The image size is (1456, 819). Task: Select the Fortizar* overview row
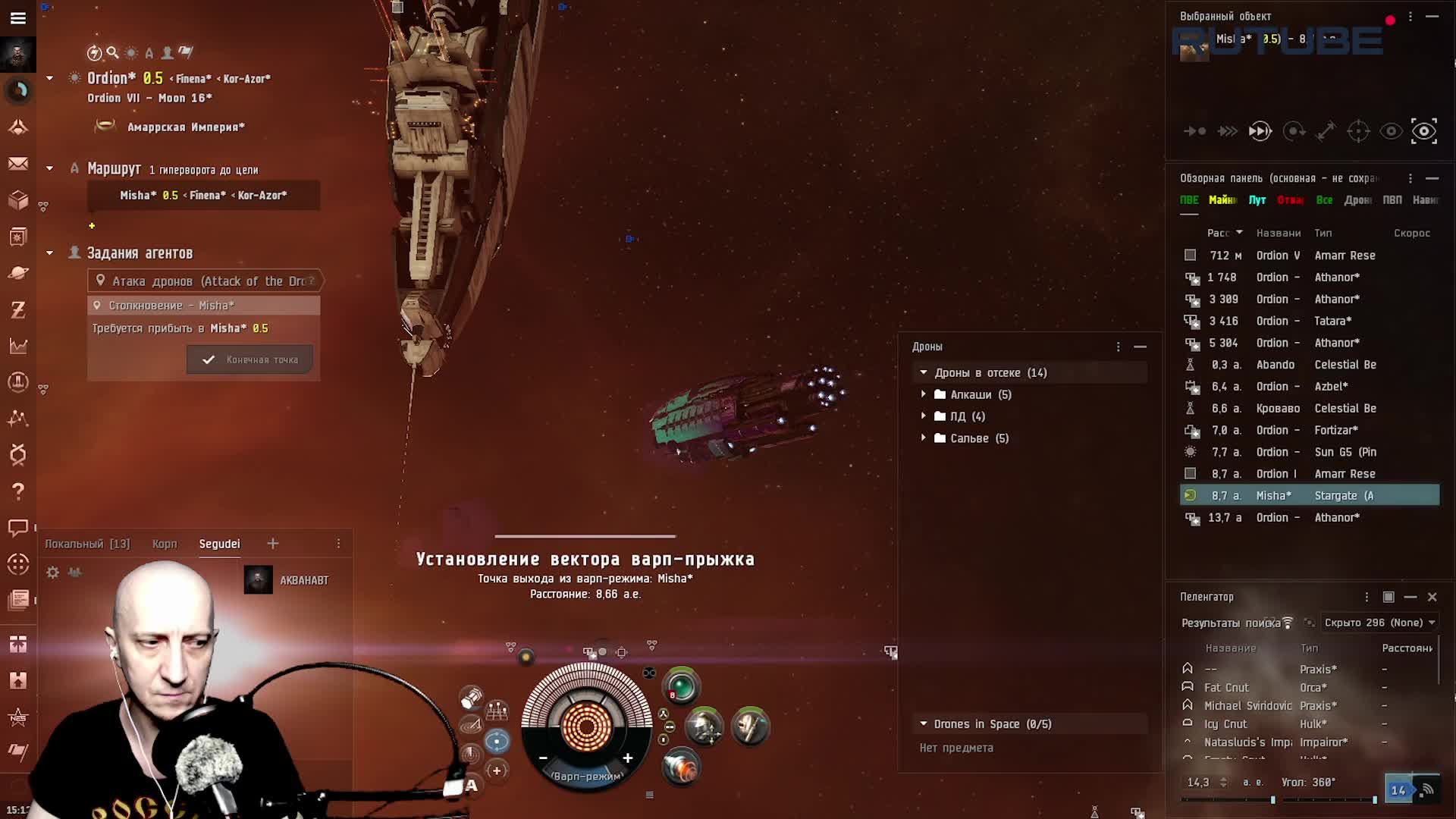pos(1310,430)
